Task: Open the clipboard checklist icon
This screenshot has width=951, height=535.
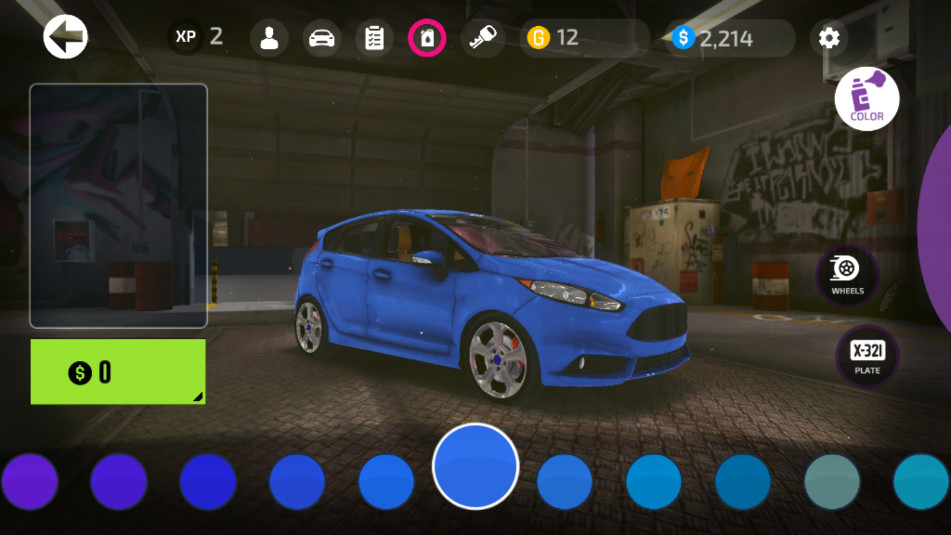Action: (x=374, y=38)
